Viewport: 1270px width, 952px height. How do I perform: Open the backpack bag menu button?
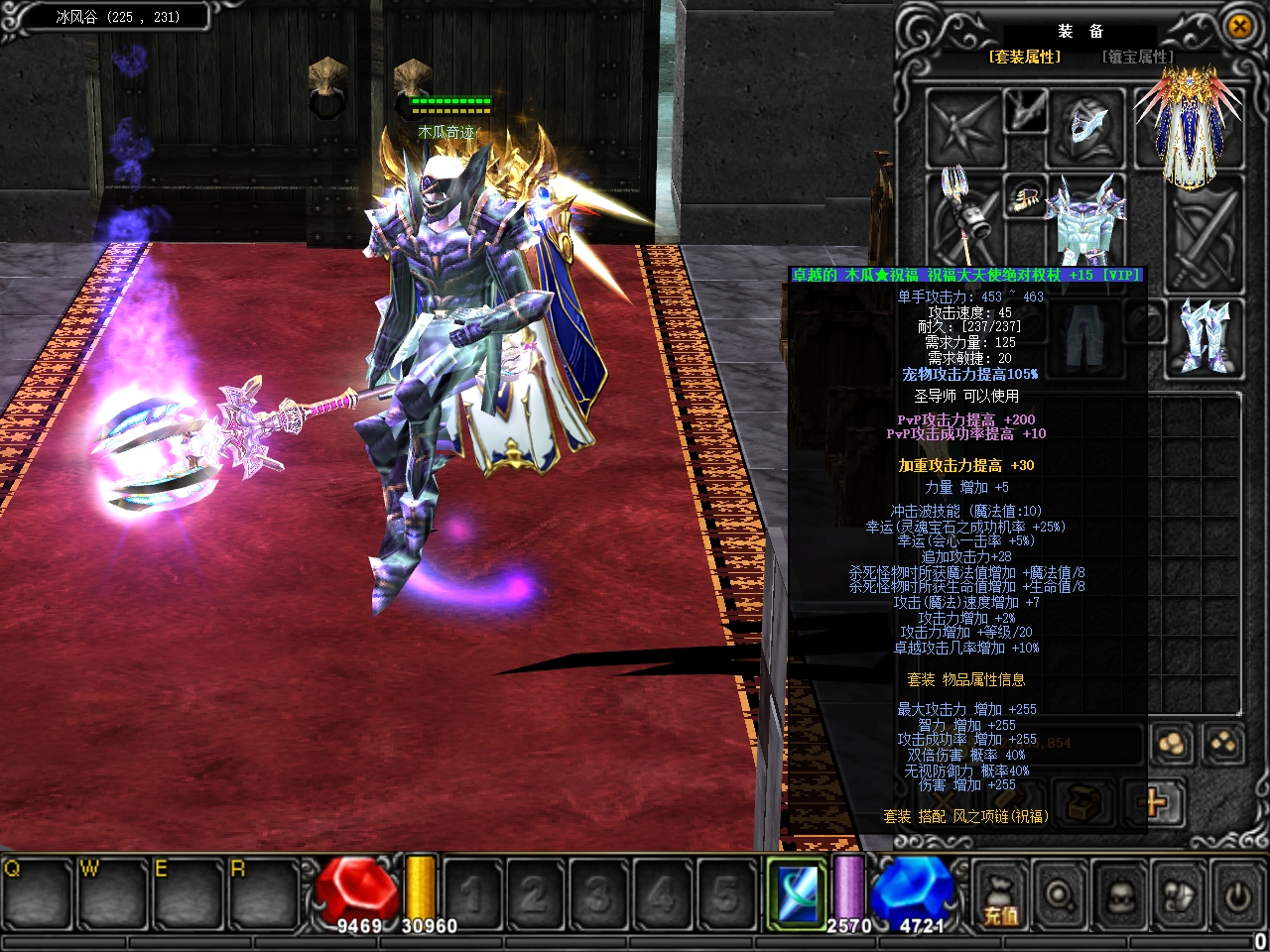pos(1178,897)
